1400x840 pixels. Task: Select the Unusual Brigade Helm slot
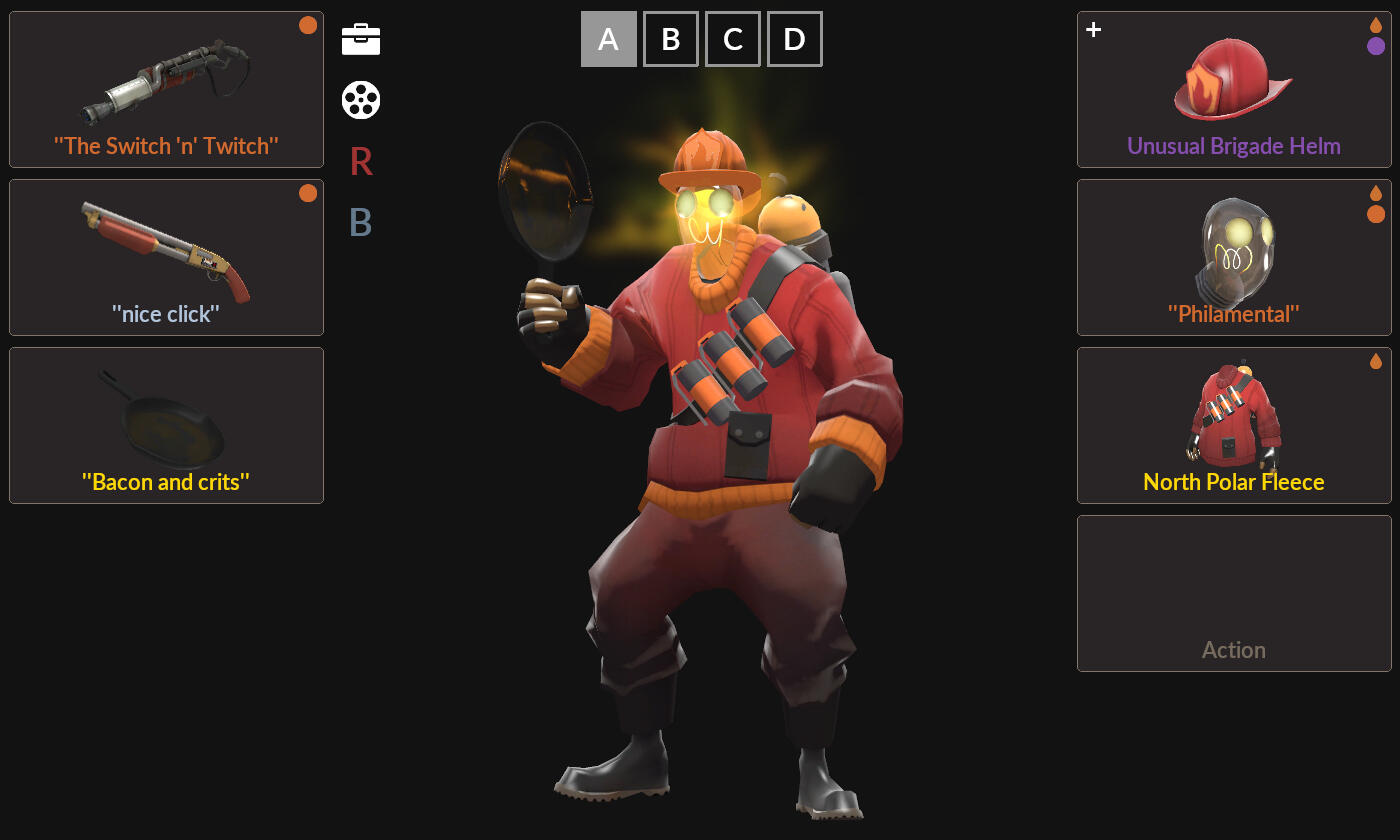1234,90
